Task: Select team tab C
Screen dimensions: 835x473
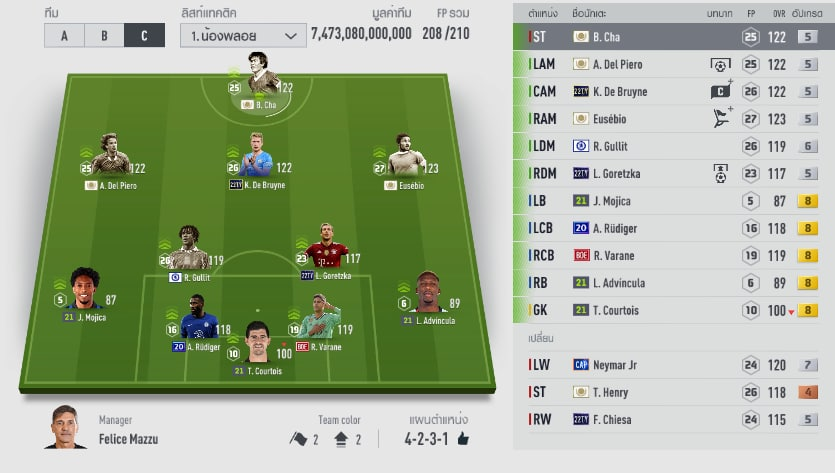Action: point(144,35)
